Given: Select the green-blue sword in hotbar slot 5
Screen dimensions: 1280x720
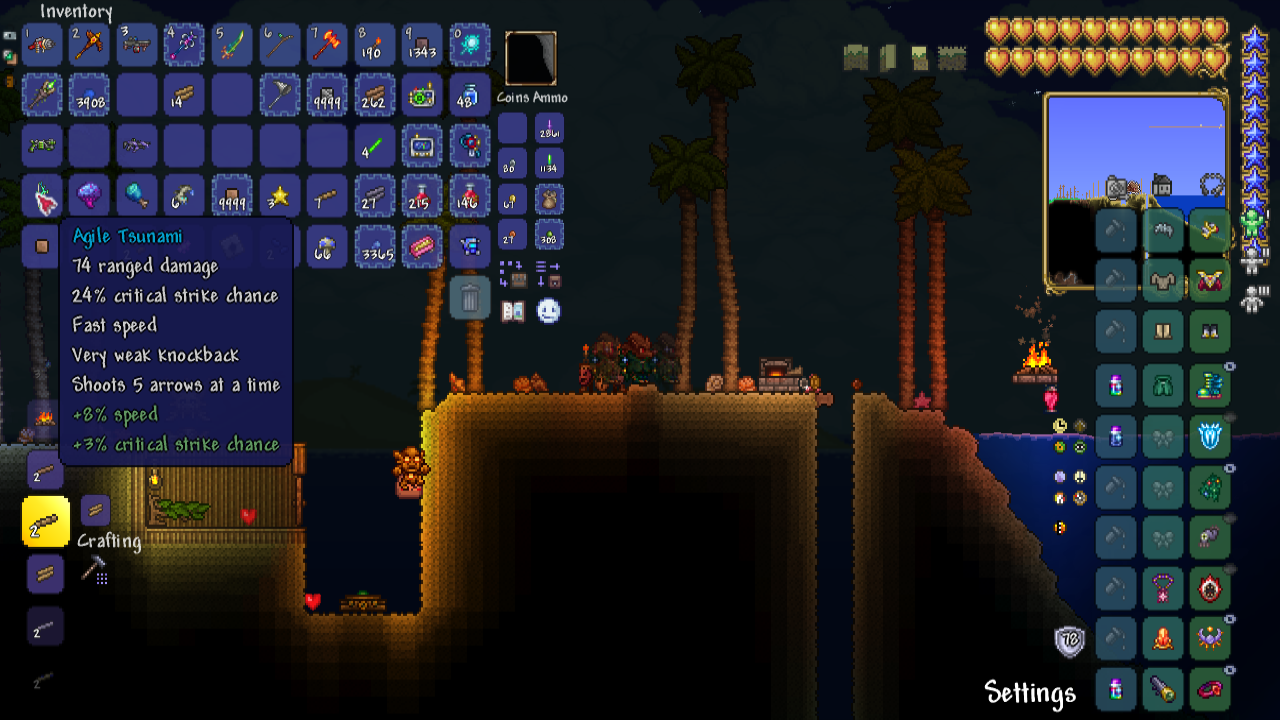Looking at the screenshot, I should (x=232, y=45).
